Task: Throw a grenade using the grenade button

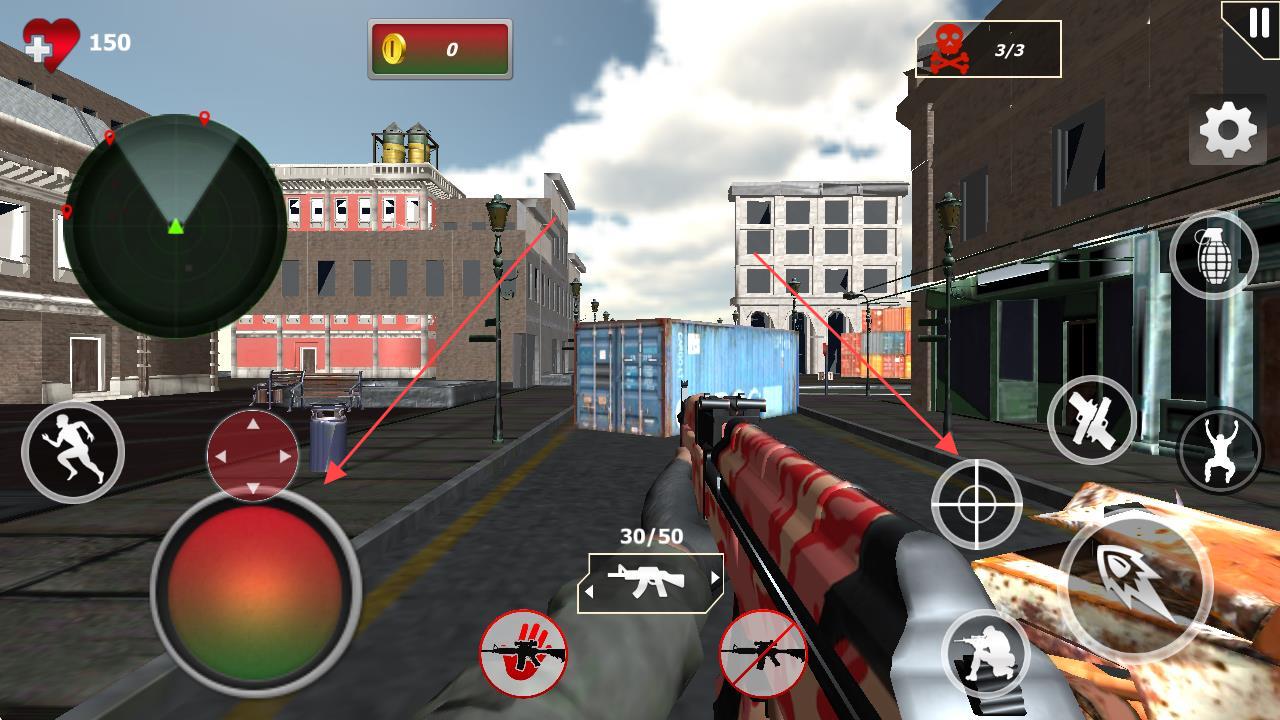Action: pyautogui.click(x=1213, y=255)
